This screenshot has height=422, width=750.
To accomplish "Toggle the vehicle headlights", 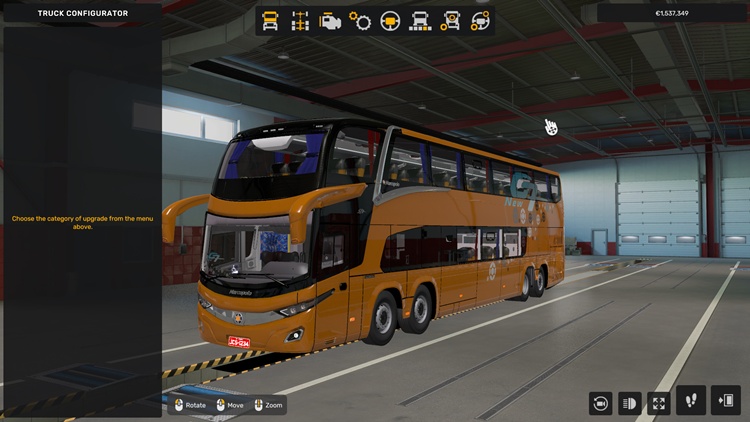I will (630, 402).
